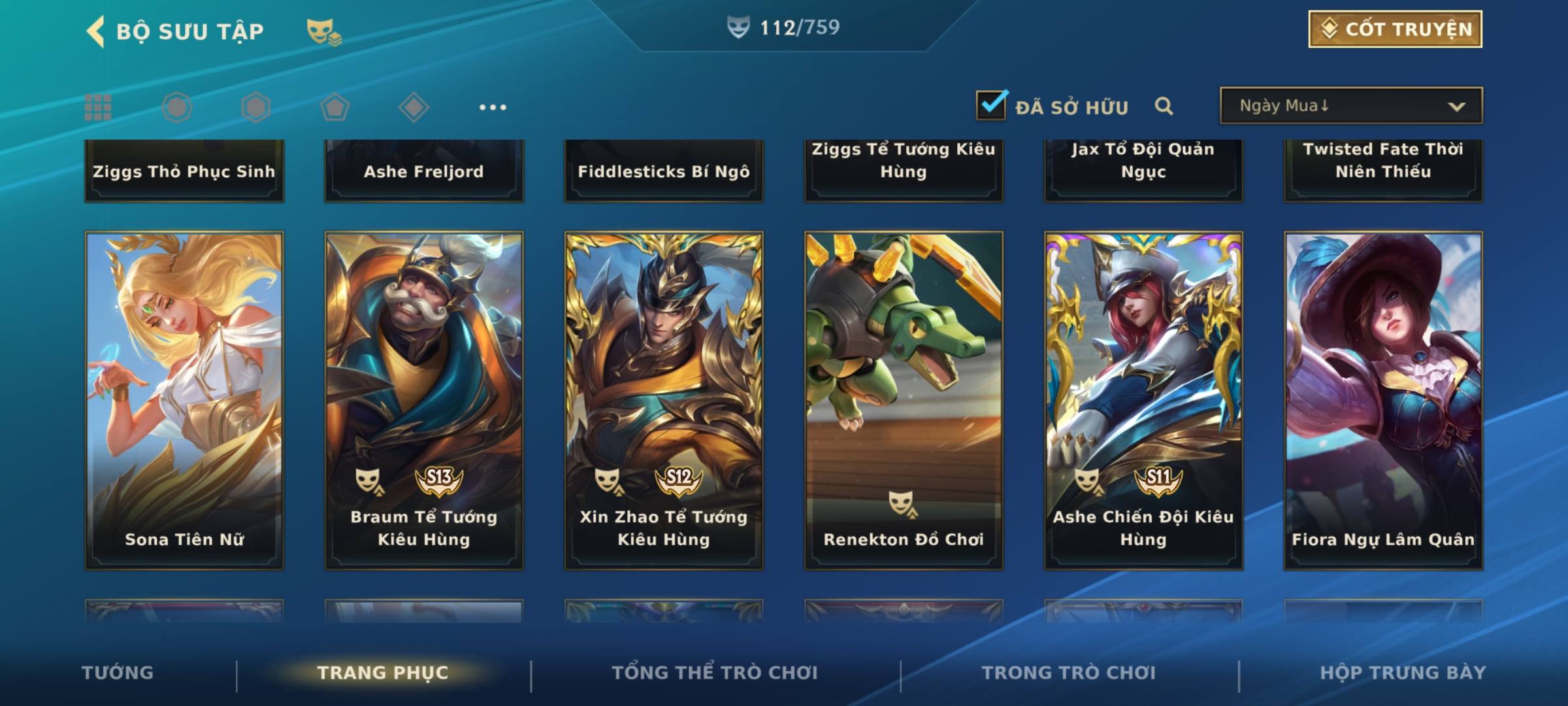Image resolution: width=1568 pixels, height=706 pixels.
Task: Choose the diamond rarity filter
Action: click(413, 107)
